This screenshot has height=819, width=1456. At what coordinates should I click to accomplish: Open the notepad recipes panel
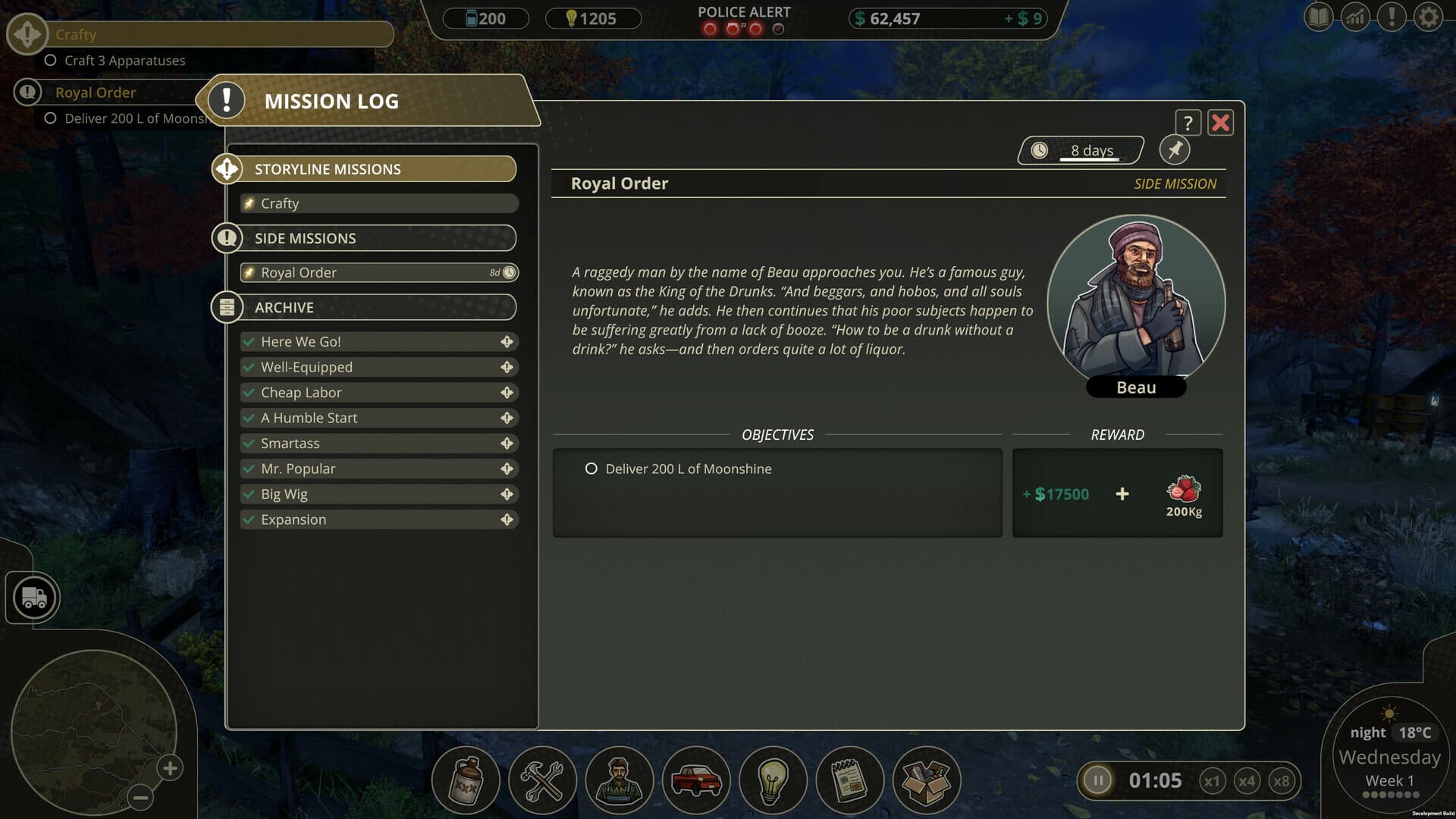pos(849,780)
